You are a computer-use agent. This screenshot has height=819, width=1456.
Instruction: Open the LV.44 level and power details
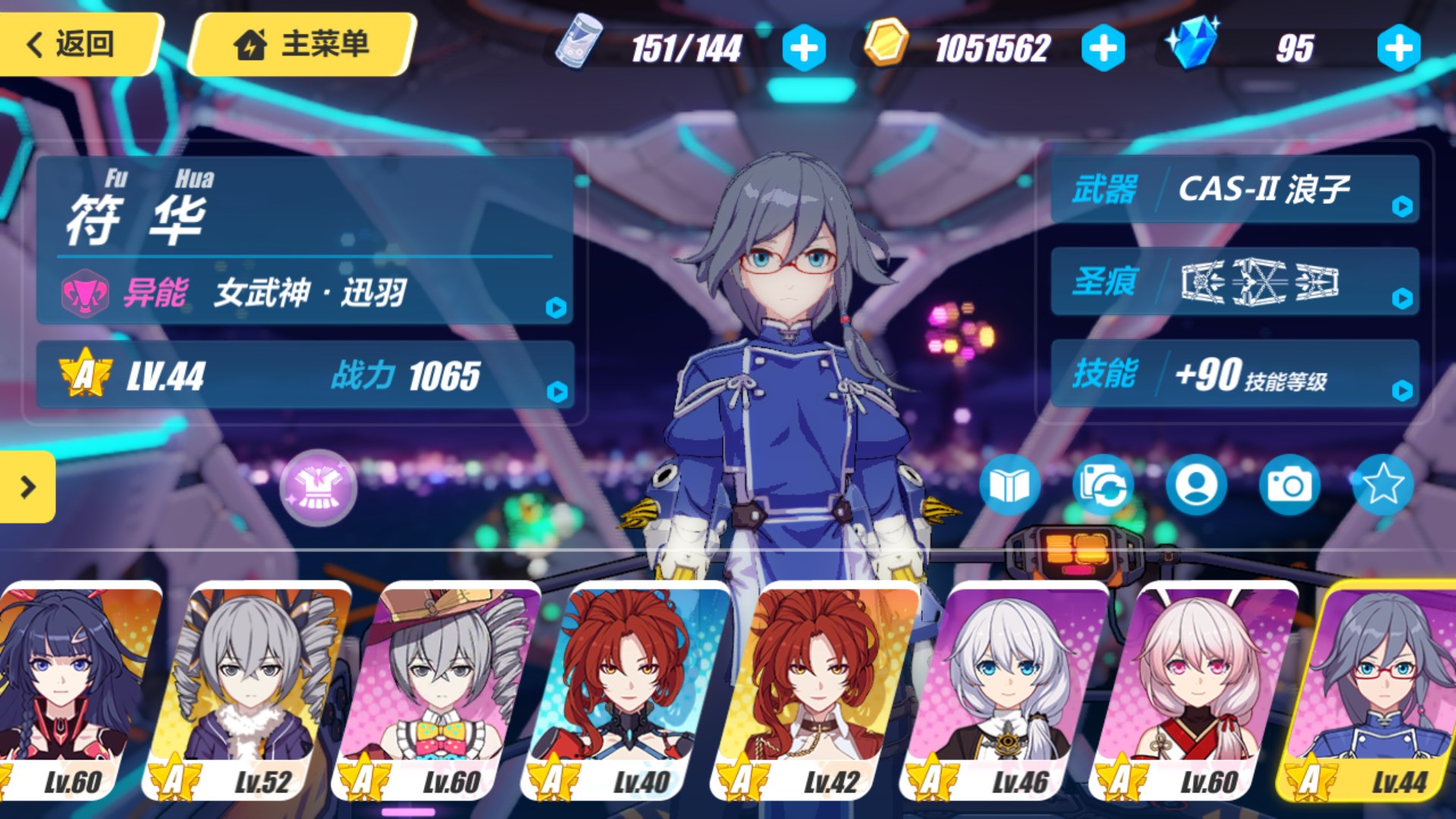point(305,375)
